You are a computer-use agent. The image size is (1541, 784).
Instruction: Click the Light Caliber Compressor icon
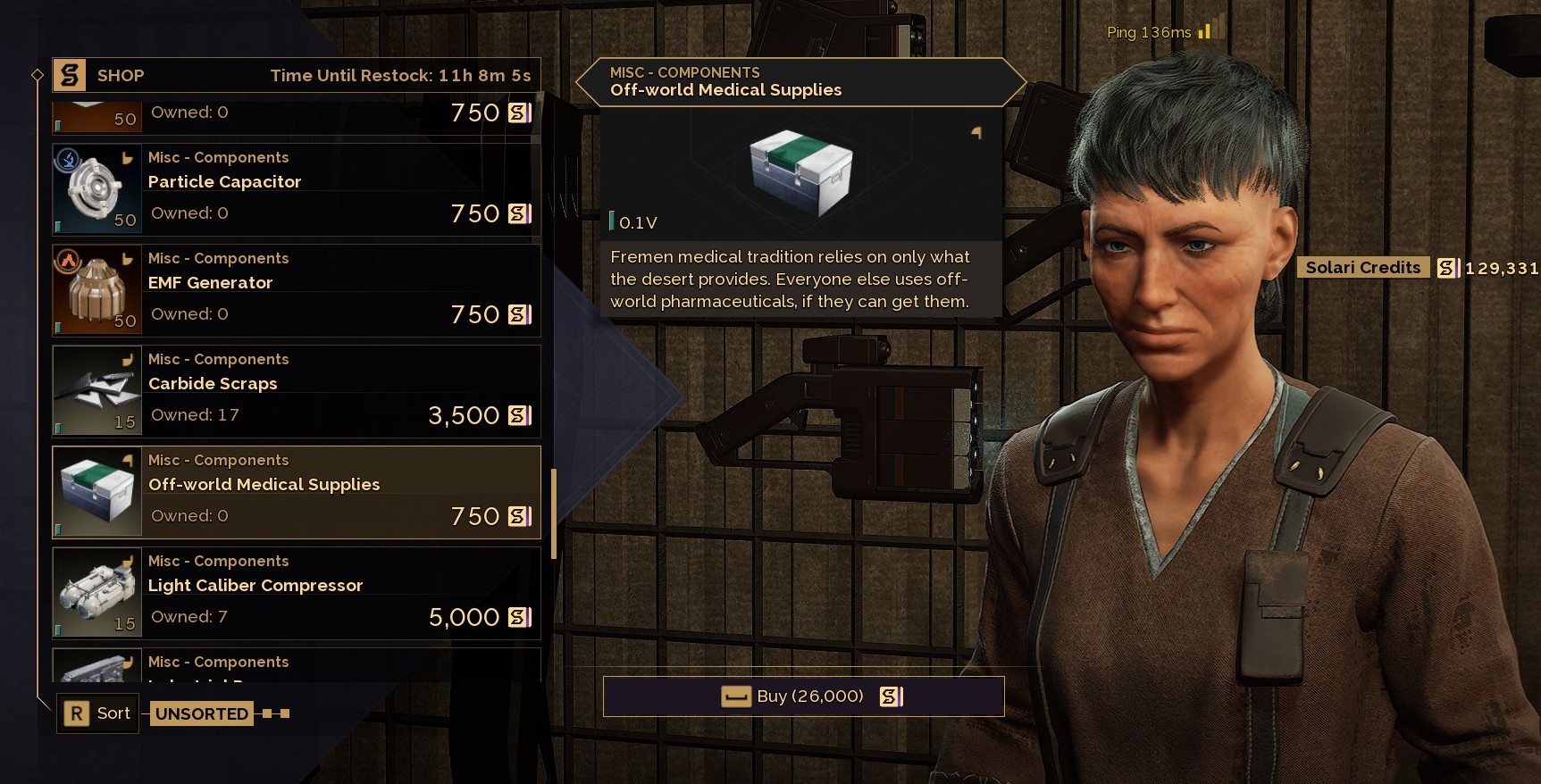pyautogui.click(x=97, y=594)
